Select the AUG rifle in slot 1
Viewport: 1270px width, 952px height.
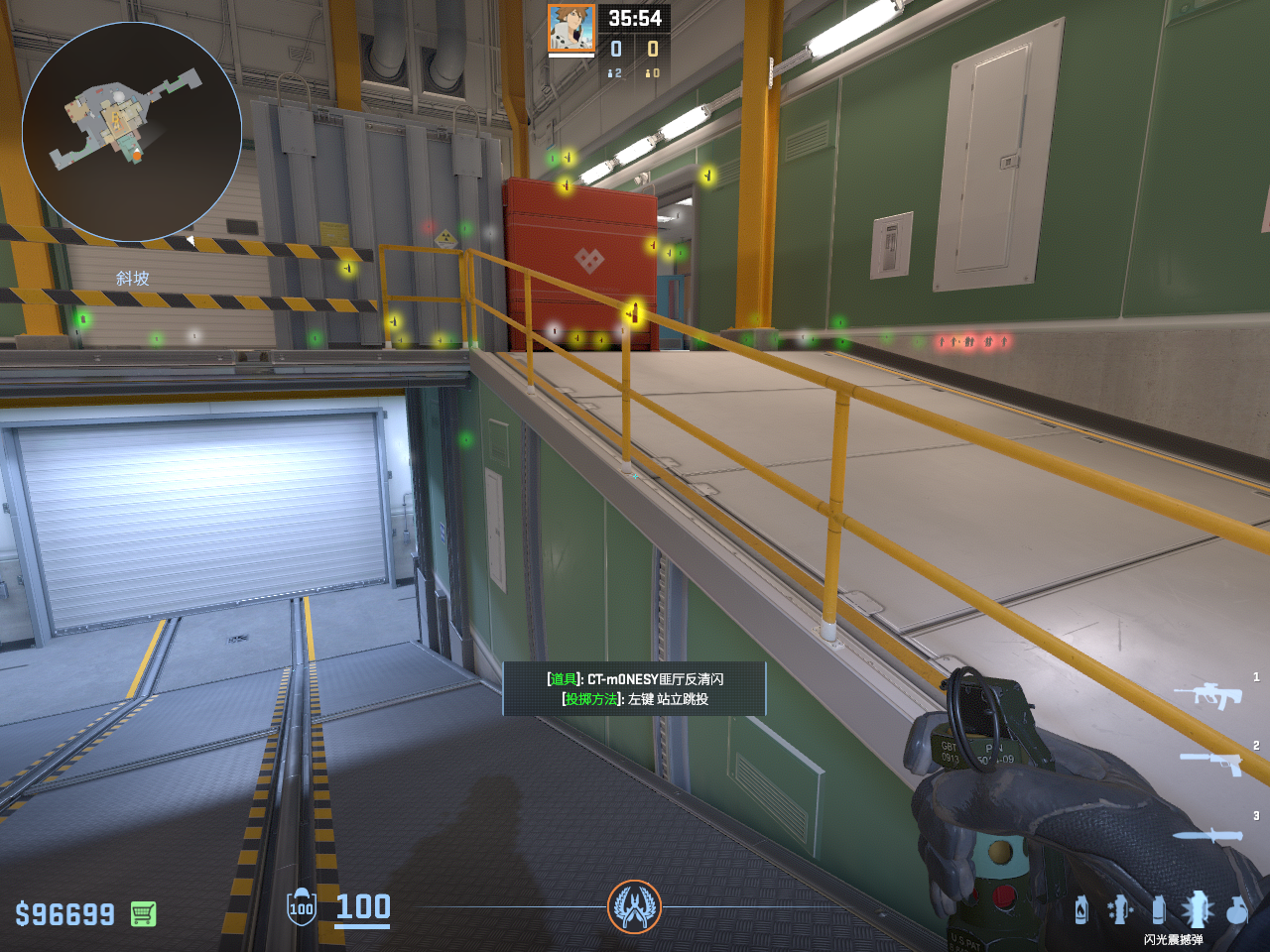click(x=1207, y=694)
